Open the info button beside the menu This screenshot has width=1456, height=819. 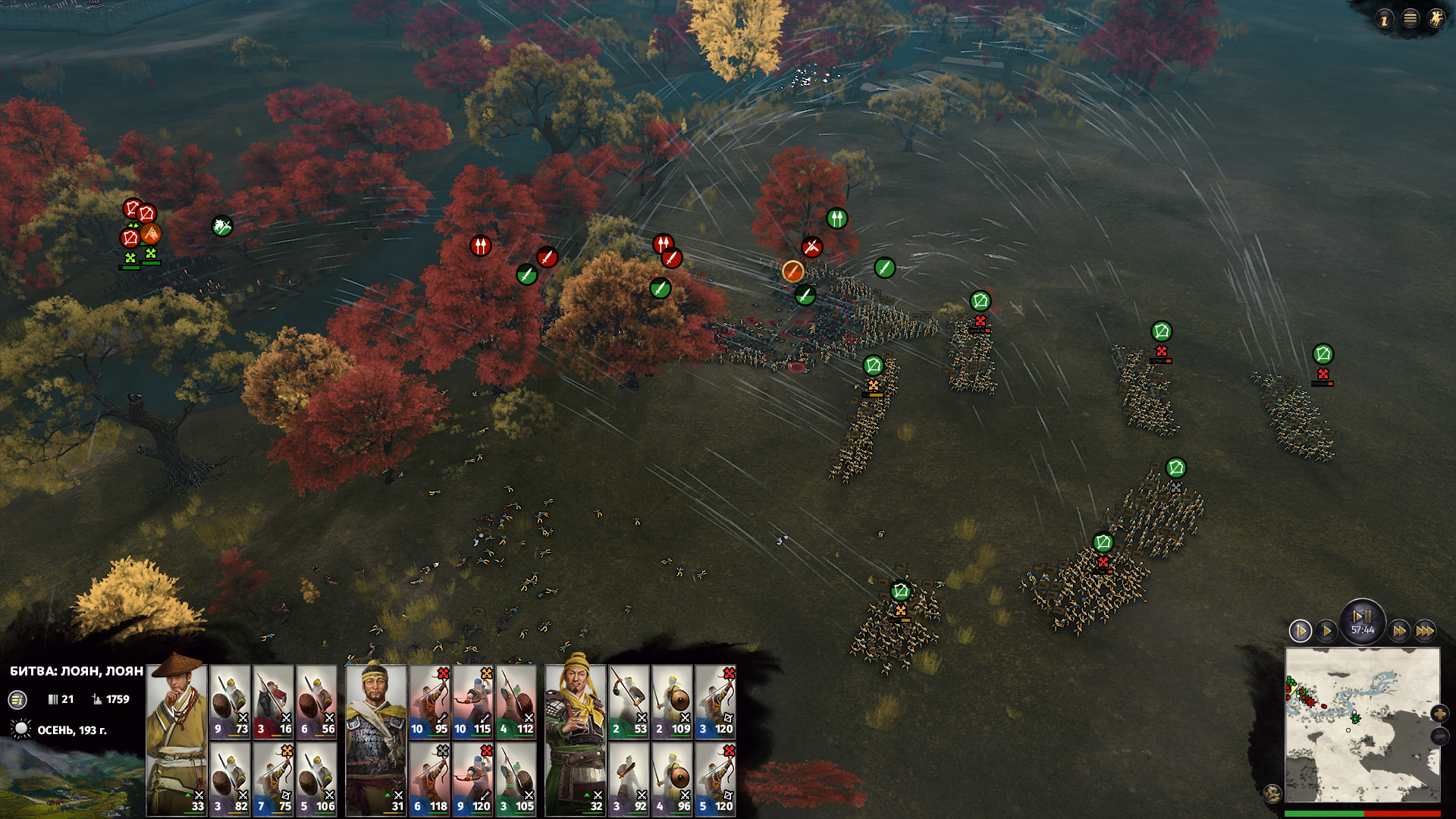tap(1385, 20)
